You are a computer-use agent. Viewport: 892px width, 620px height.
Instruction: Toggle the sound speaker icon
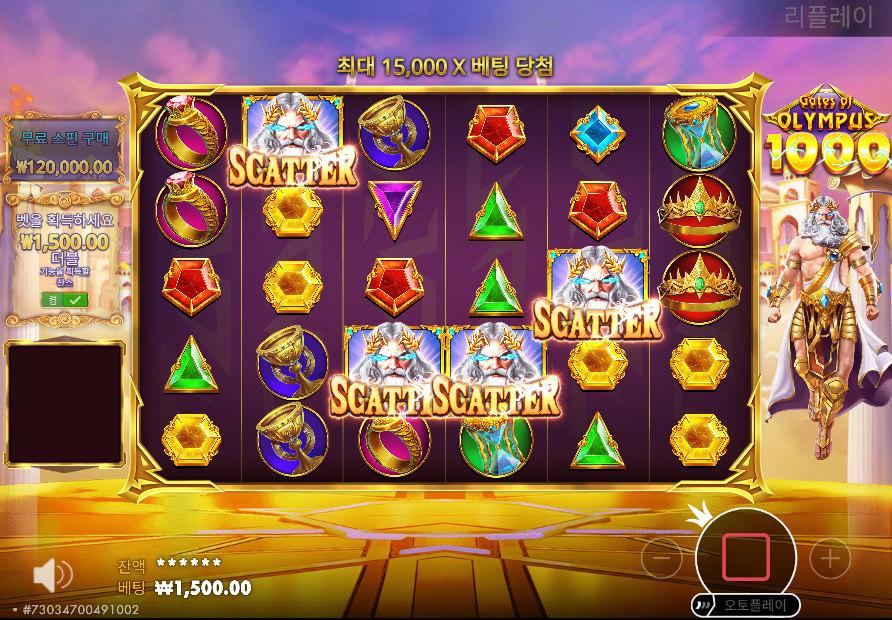pyautogui.click(x=52, y=575)
